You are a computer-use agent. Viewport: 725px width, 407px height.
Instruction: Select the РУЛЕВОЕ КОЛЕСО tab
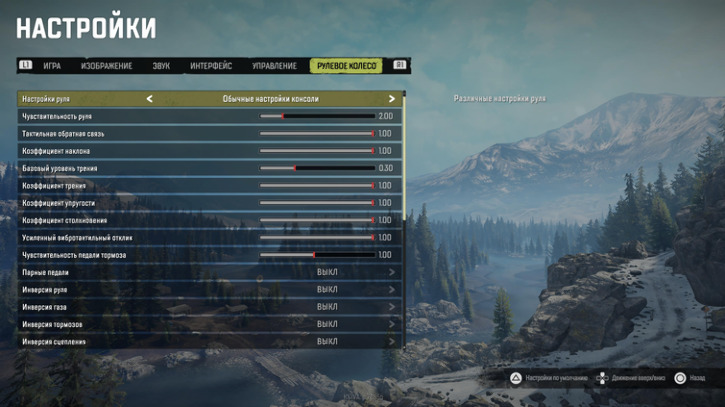tap(346, 66)
